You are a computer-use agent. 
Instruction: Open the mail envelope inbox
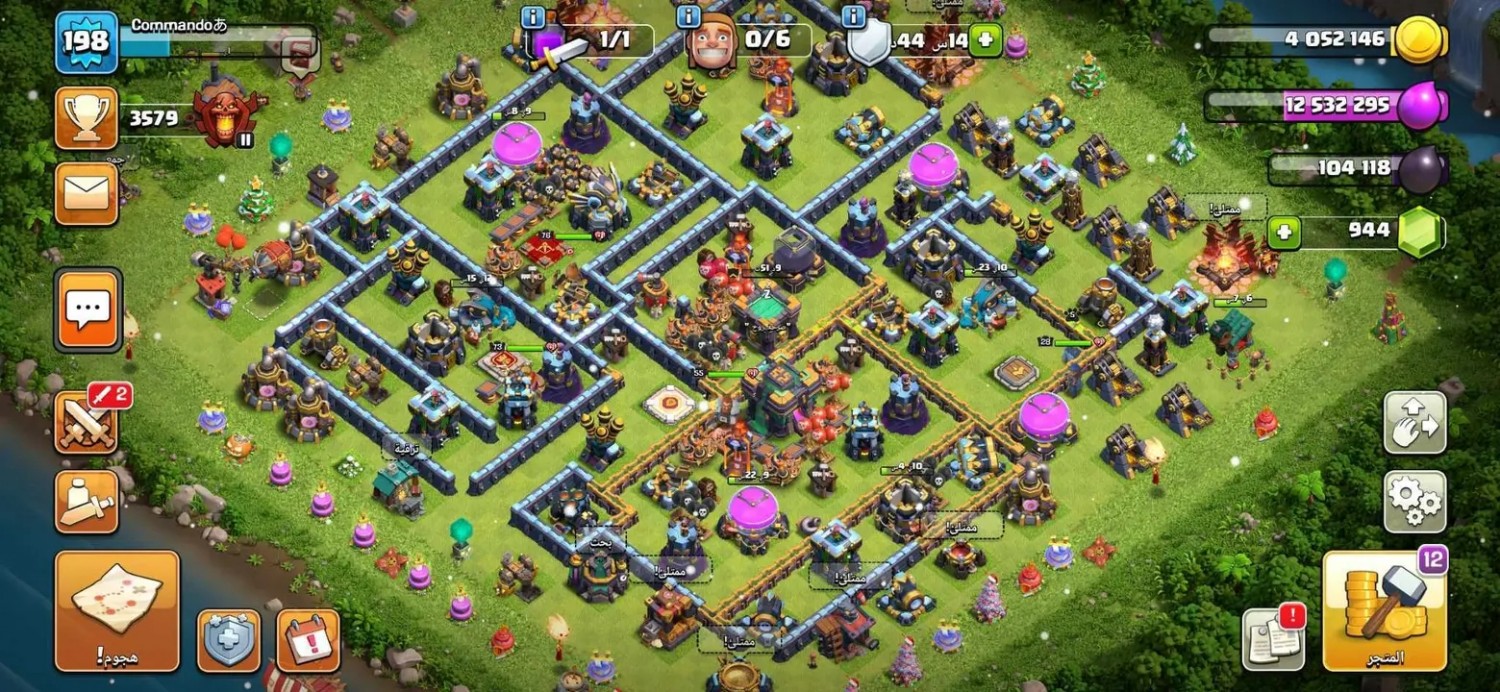click(x=86, y=193)
